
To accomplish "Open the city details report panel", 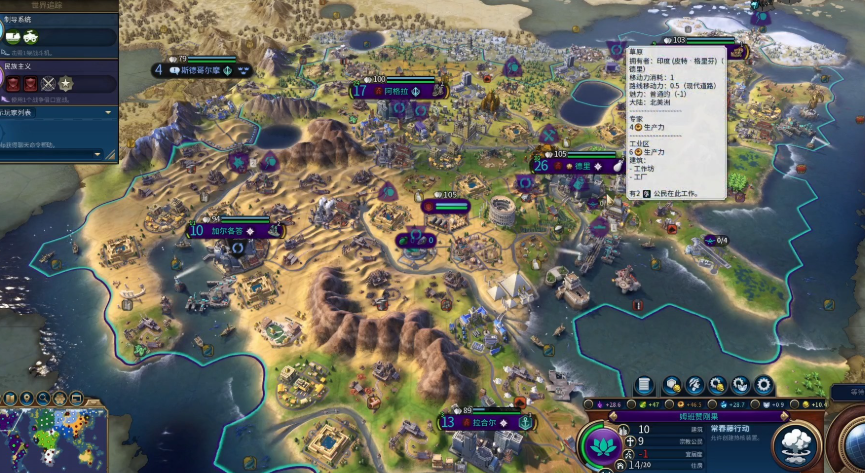I will (644, 384).
